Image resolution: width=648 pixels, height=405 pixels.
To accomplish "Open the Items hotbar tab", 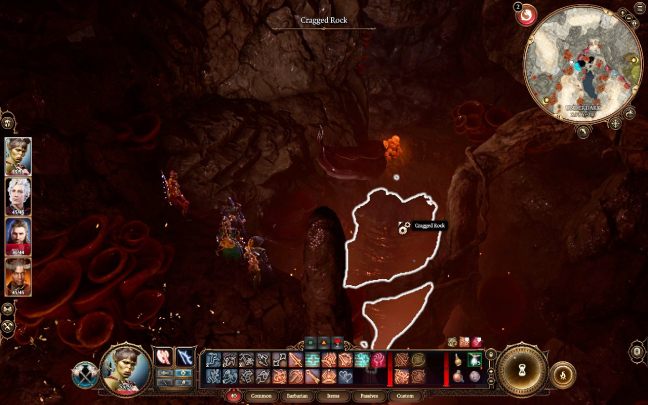I will pos(334,395).
